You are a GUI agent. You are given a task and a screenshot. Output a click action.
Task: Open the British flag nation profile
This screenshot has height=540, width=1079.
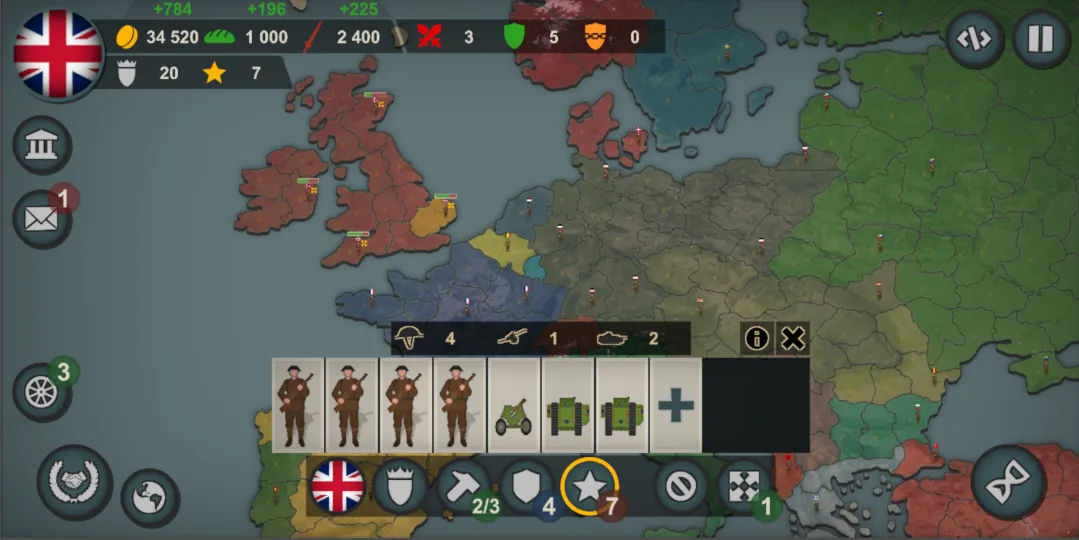click(x=58, y=54)
